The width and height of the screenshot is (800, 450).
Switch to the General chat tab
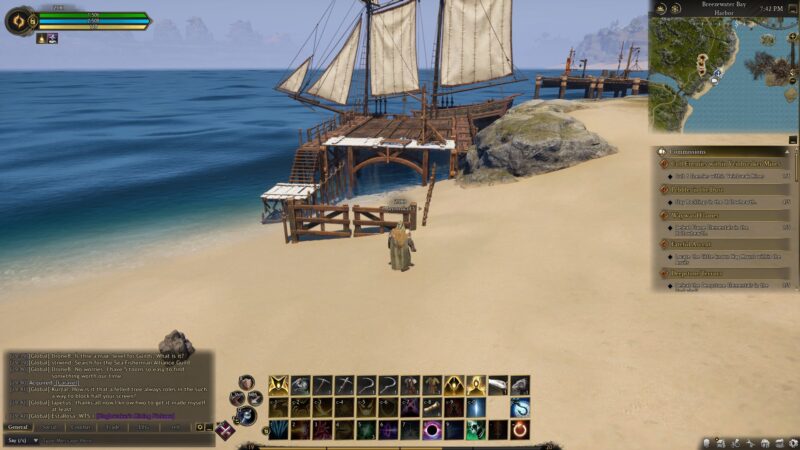tap(18, 426)
